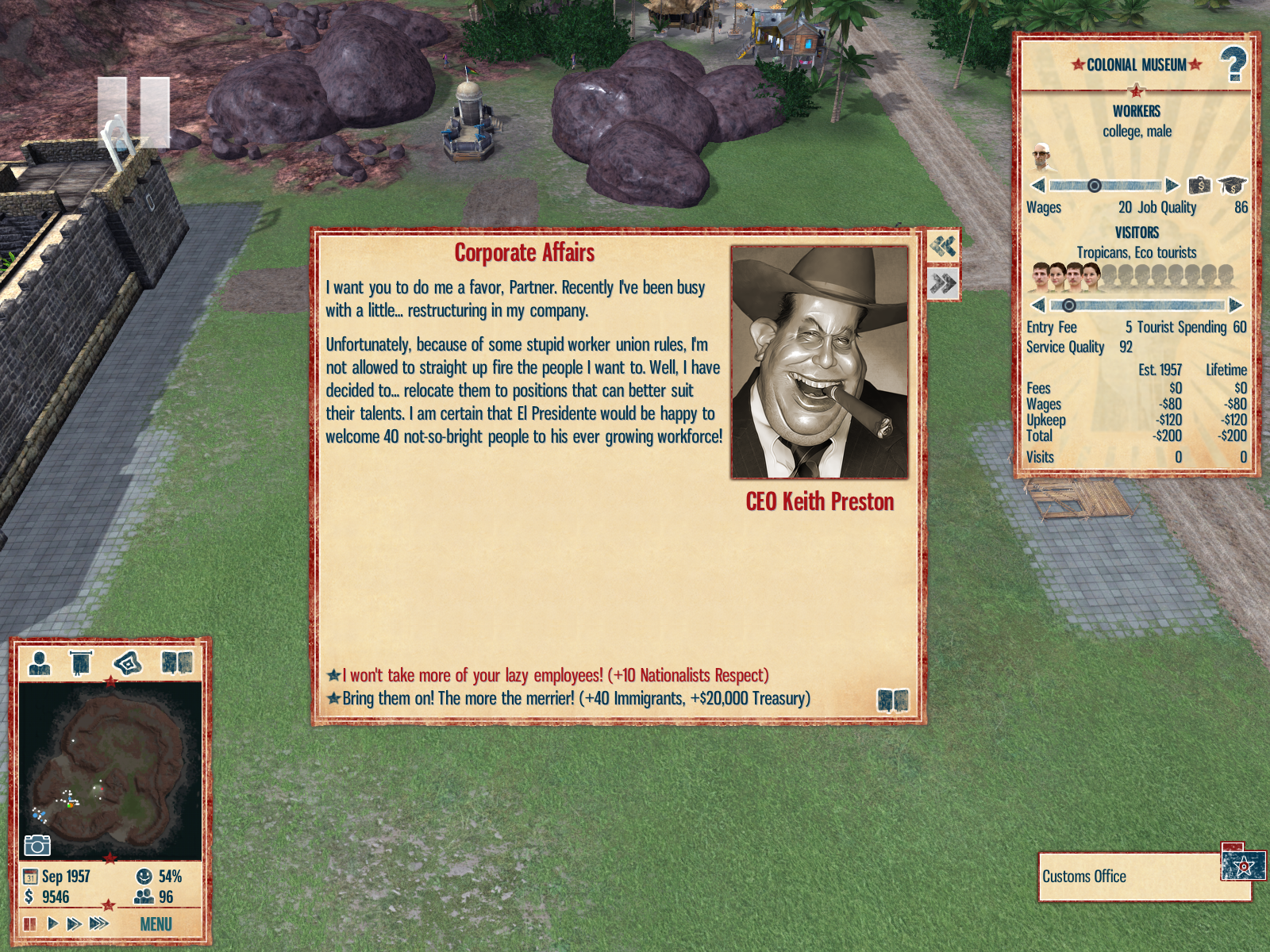Advance to the next dialog page arrow
The image size is (1270, 952).
[x=943, y=283]
